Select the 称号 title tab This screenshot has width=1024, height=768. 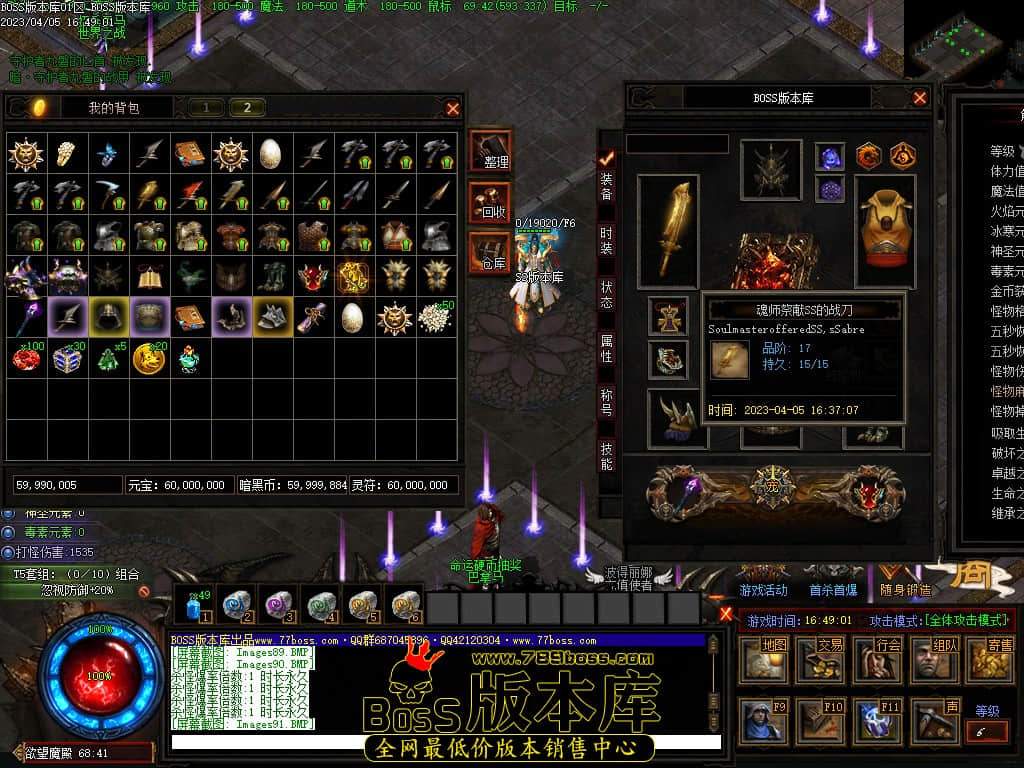click(606, 402)
